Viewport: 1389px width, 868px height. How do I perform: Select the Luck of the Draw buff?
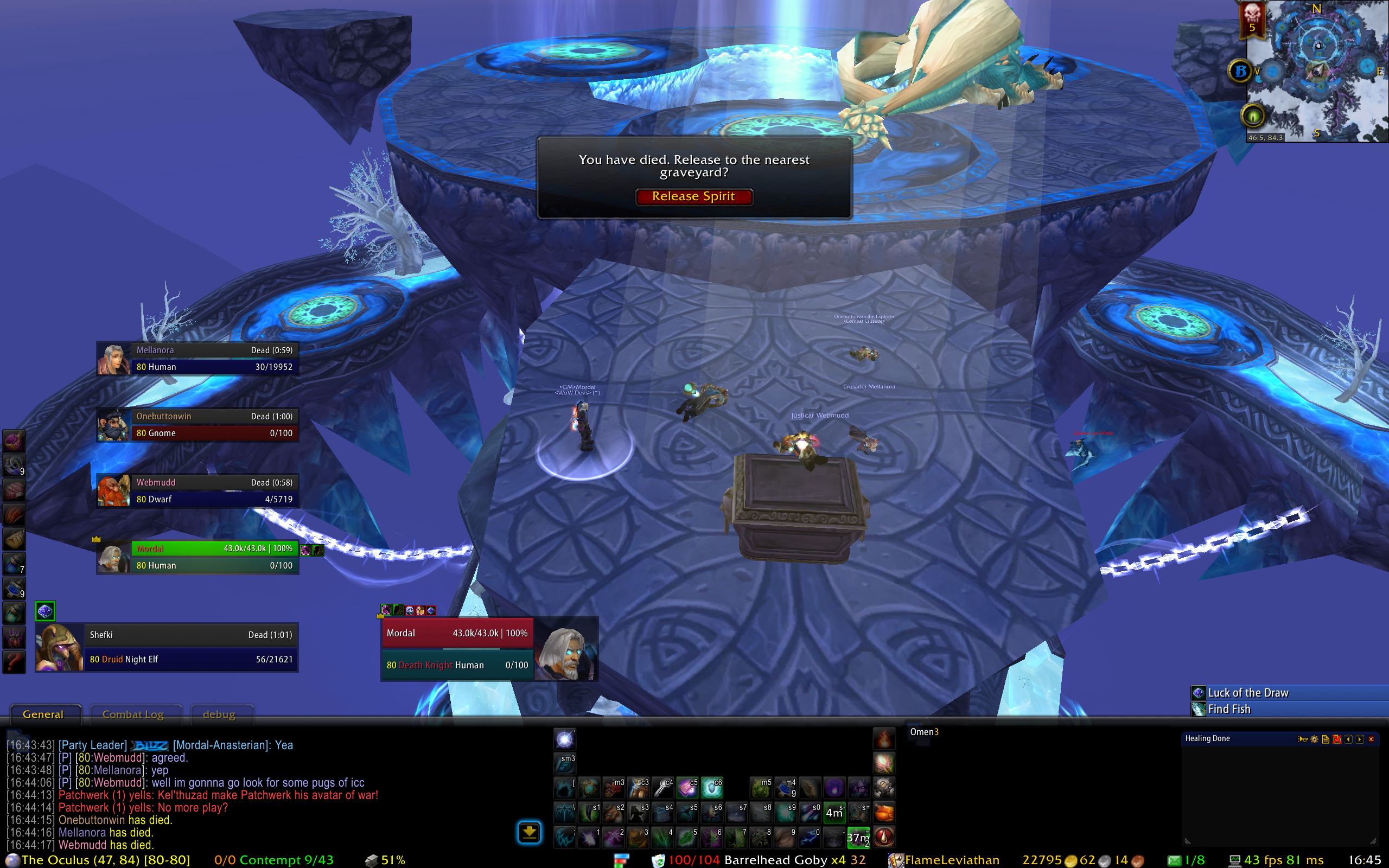click(1248, 693)
